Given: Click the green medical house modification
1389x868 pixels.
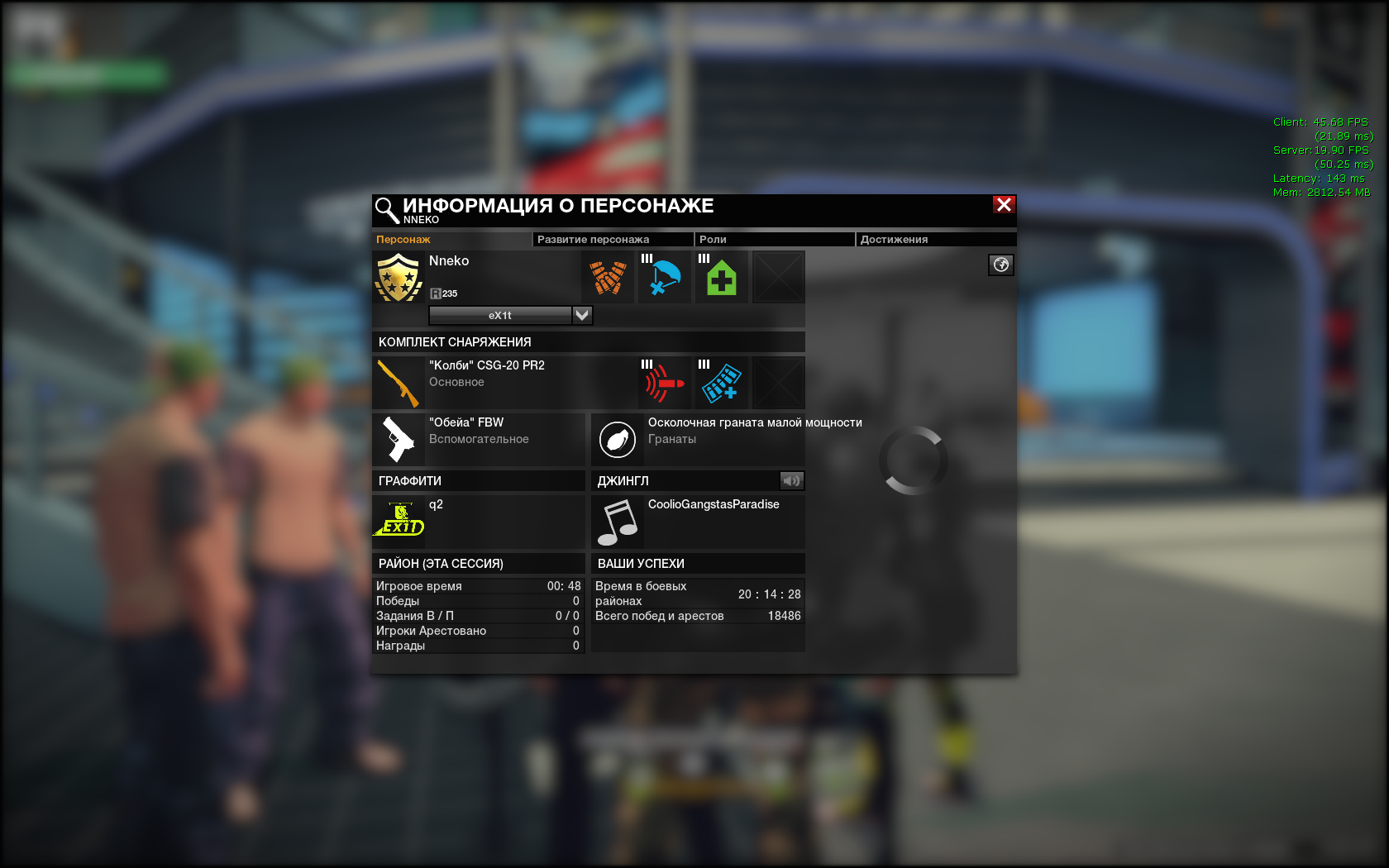Looking at the screenshot, I should tap(722, 278).
